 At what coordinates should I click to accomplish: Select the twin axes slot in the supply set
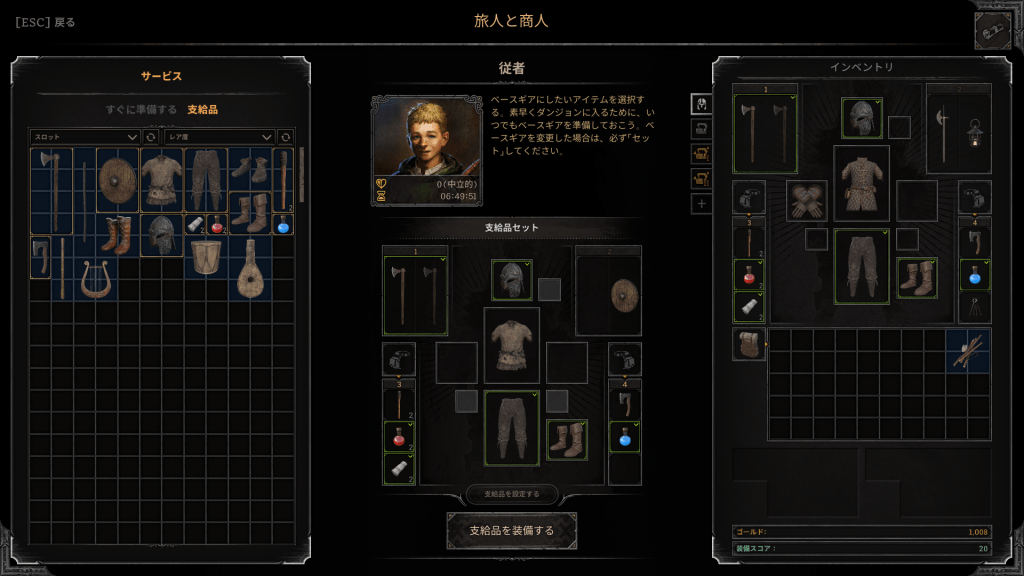point(415,295)
